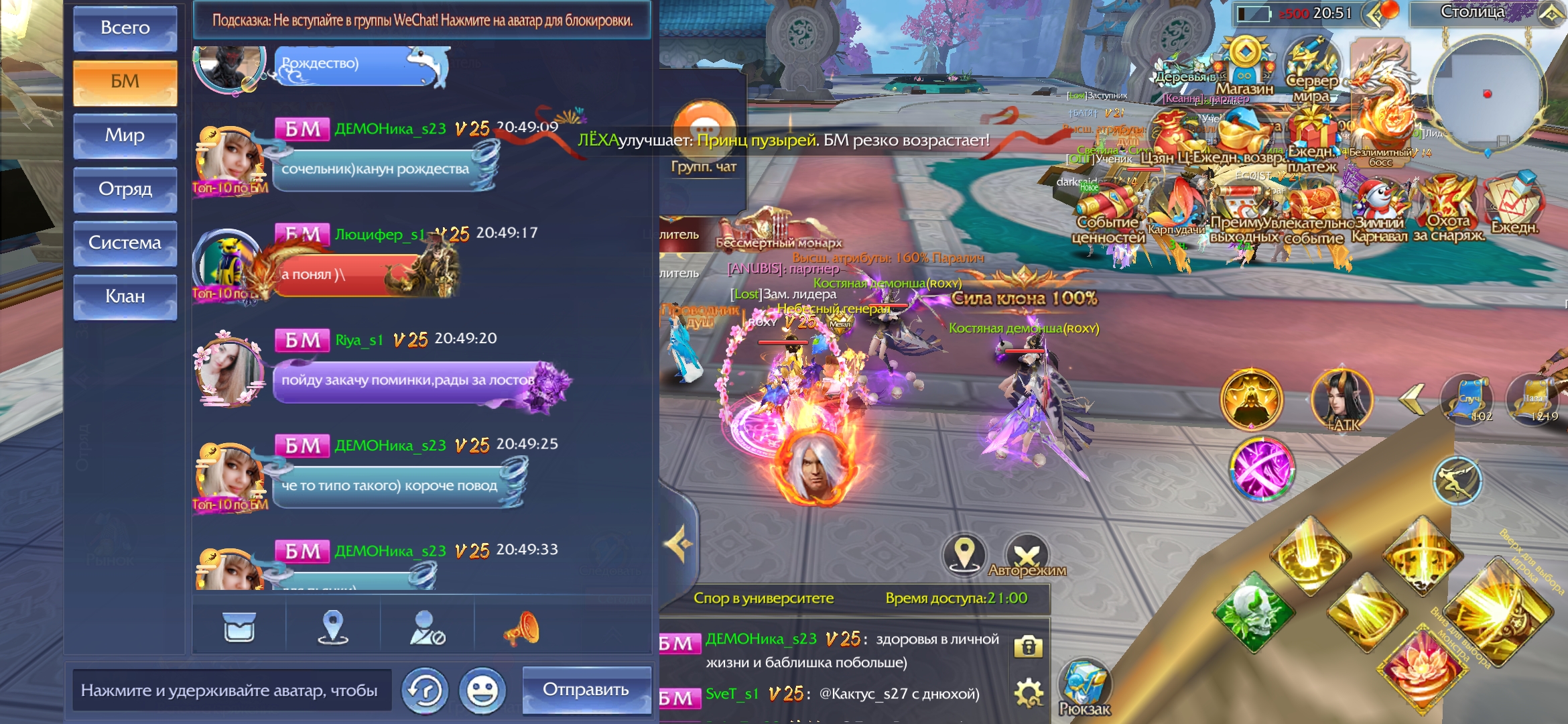Share location with the map pin icon

333,627
